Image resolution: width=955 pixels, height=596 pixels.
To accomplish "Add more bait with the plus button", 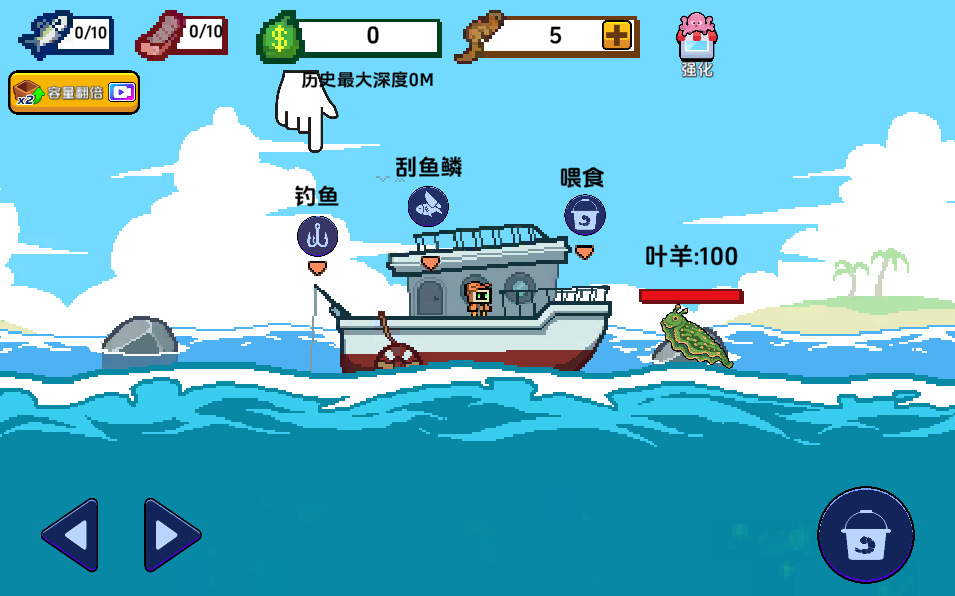I will pyautogui.click(x=617, y=36).
